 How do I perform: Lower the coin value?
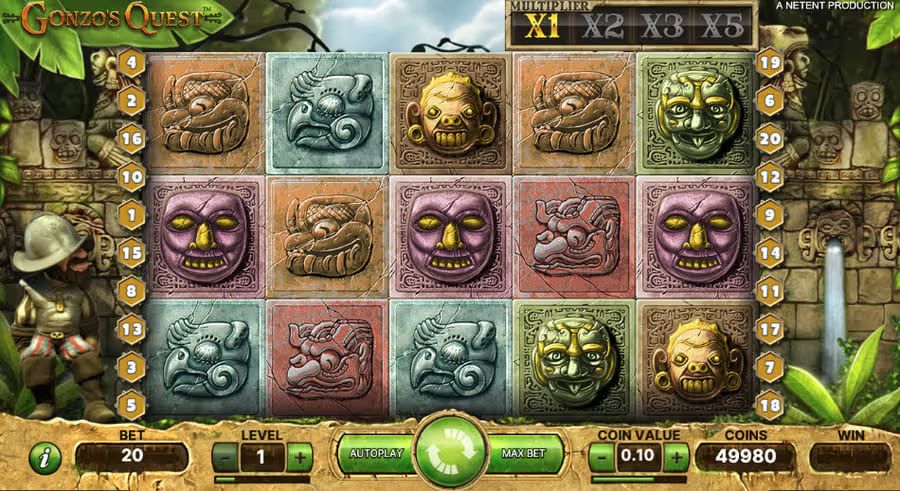tap(602, 458)
